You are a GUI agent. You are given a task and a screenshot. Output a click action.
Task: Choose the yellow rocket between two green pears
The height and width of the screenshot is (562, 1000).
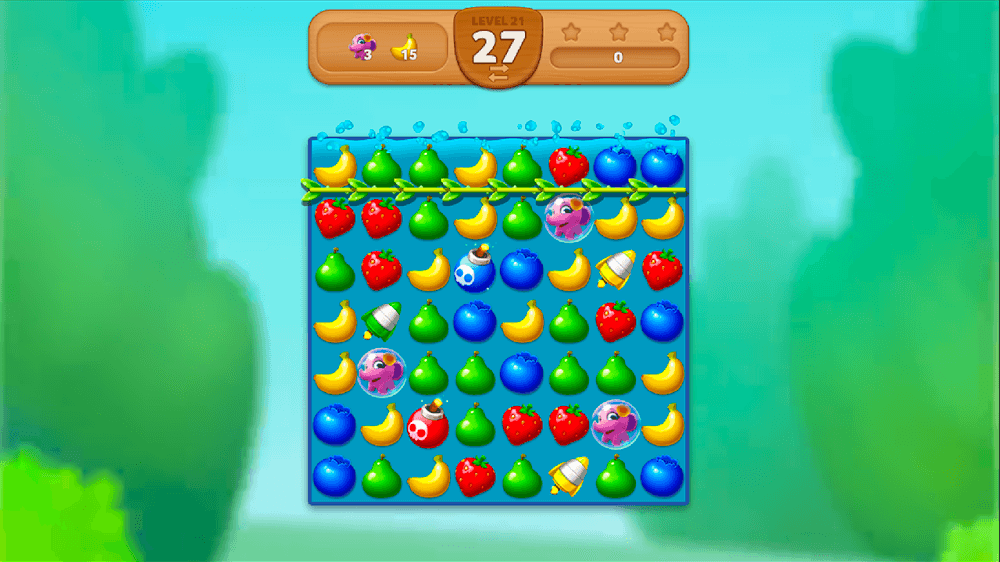[569, 477]
